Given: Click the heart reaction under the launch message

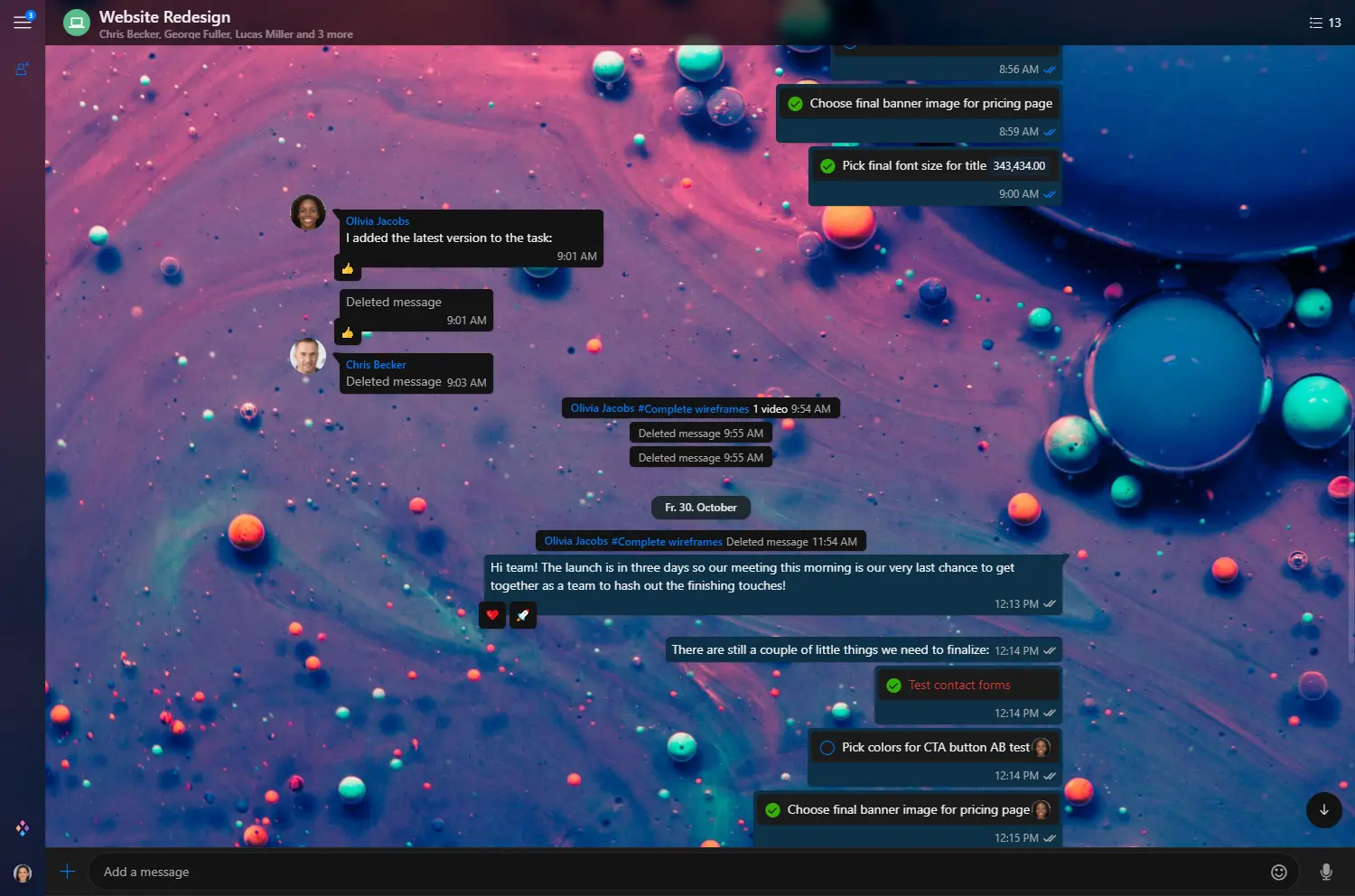Looking at the screenshot, I should click(492, 615).
